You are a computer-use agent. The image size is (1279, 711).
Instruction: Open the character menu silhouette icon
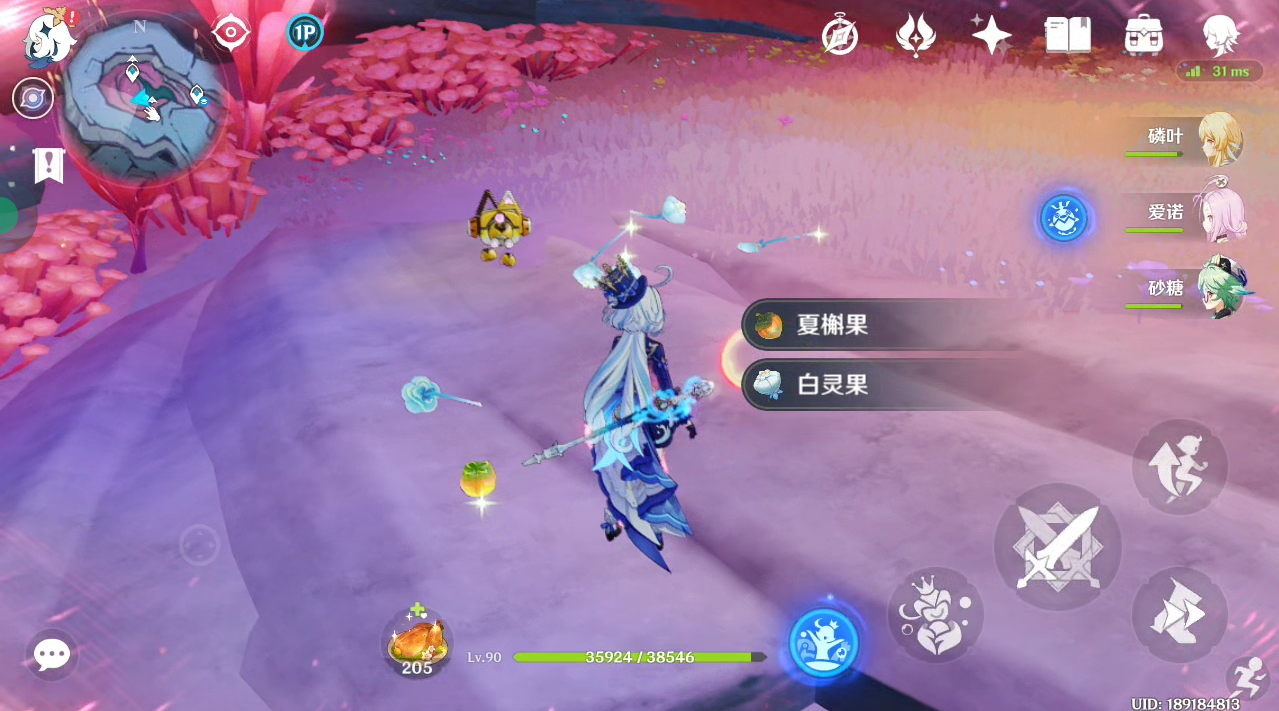(1220, 36)
